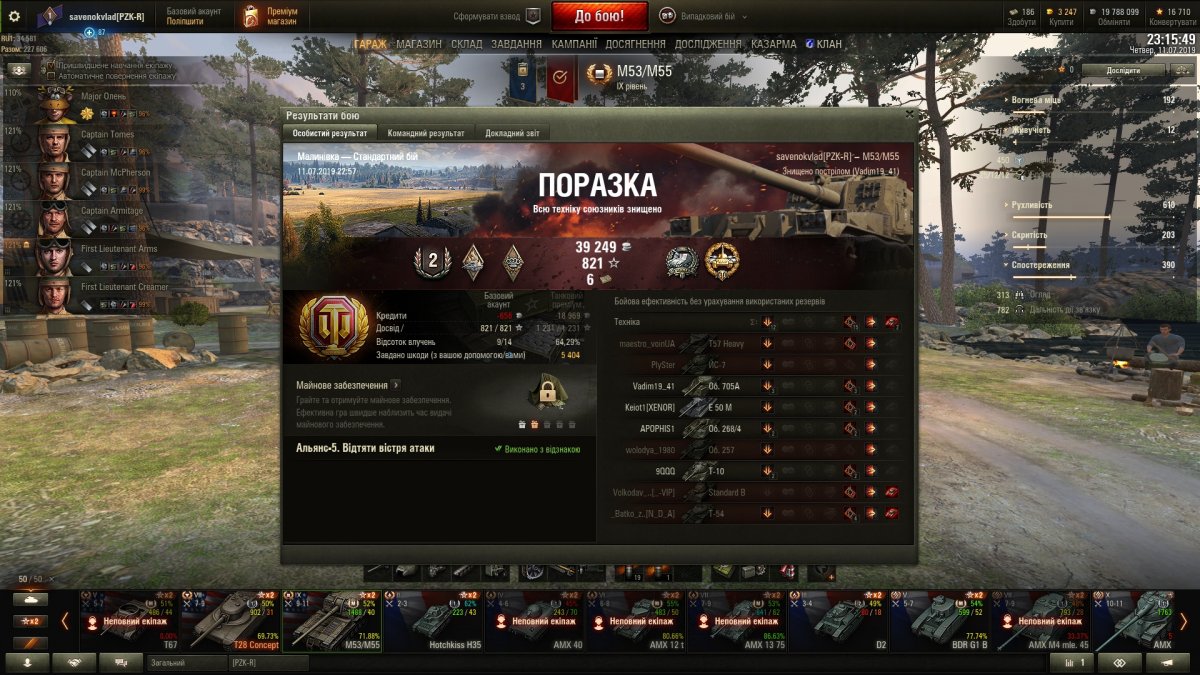Open the Завдання menu section
This screenshot has width=1200, height=675.
pyautogui.click(x=517, y=44)
